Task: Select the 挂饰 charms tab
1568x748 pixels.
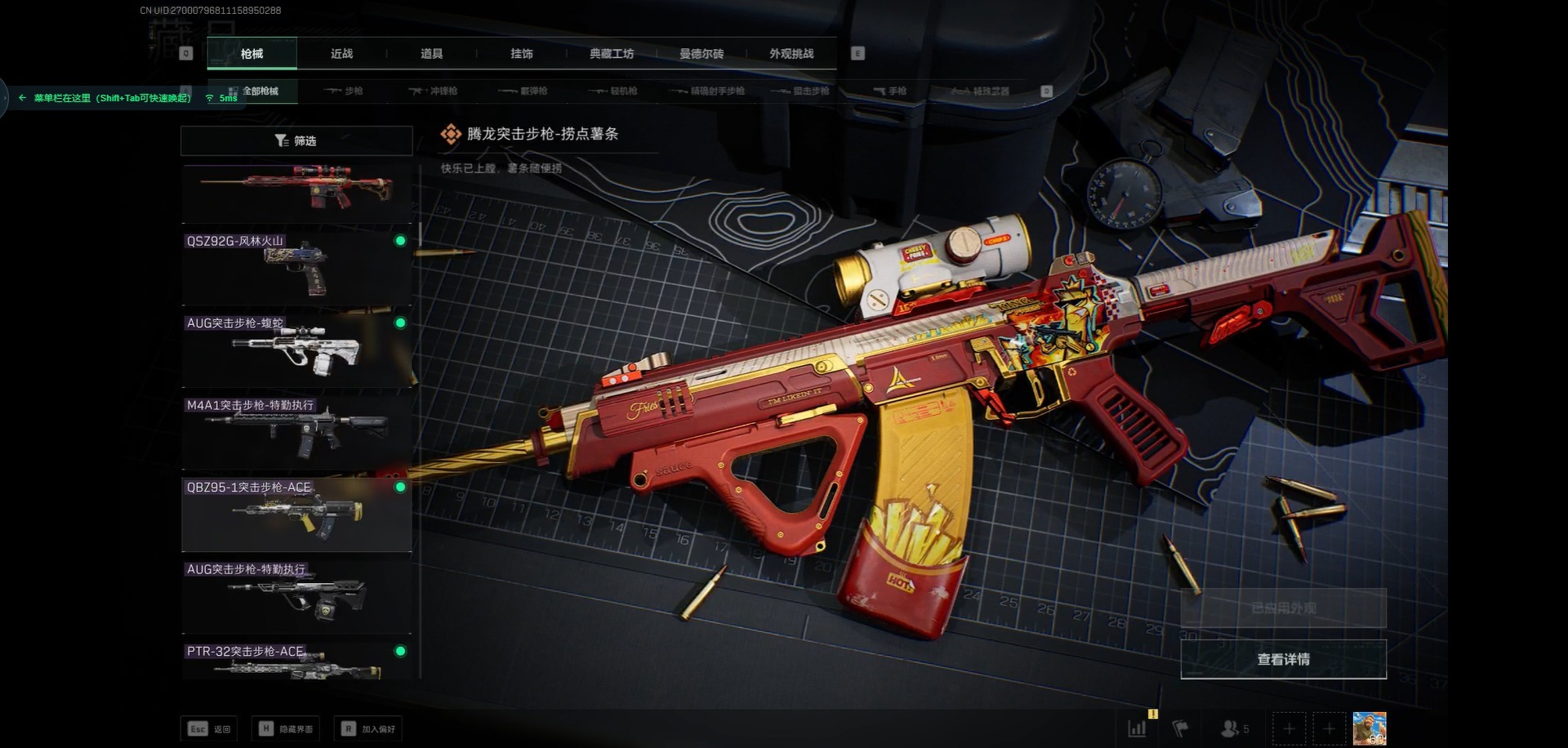Action: [x=521, y=54]
